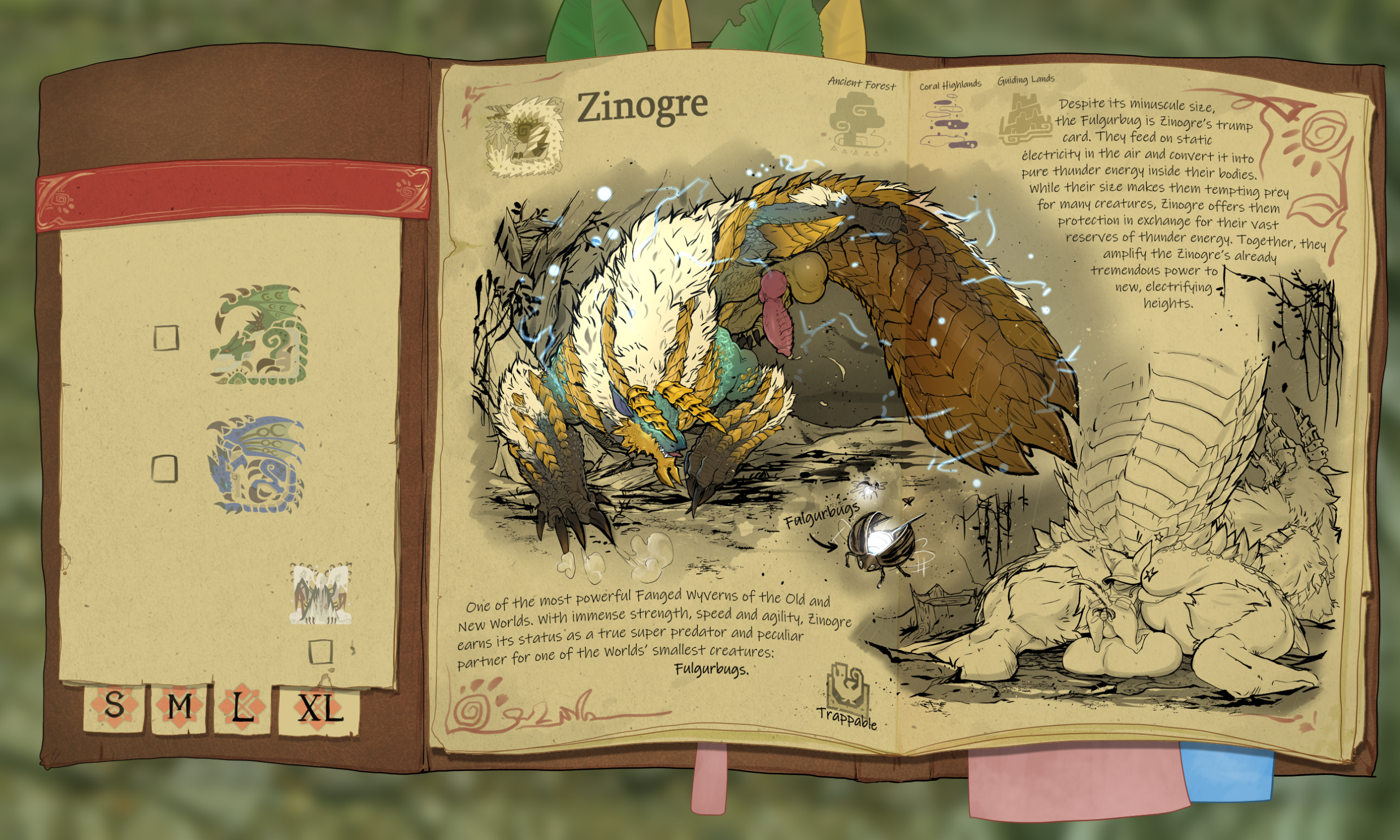Viewport: 1400px width, 840px height.
Task: Tick the checkbox beside the green wyvern icon
Action: (167, 338)
